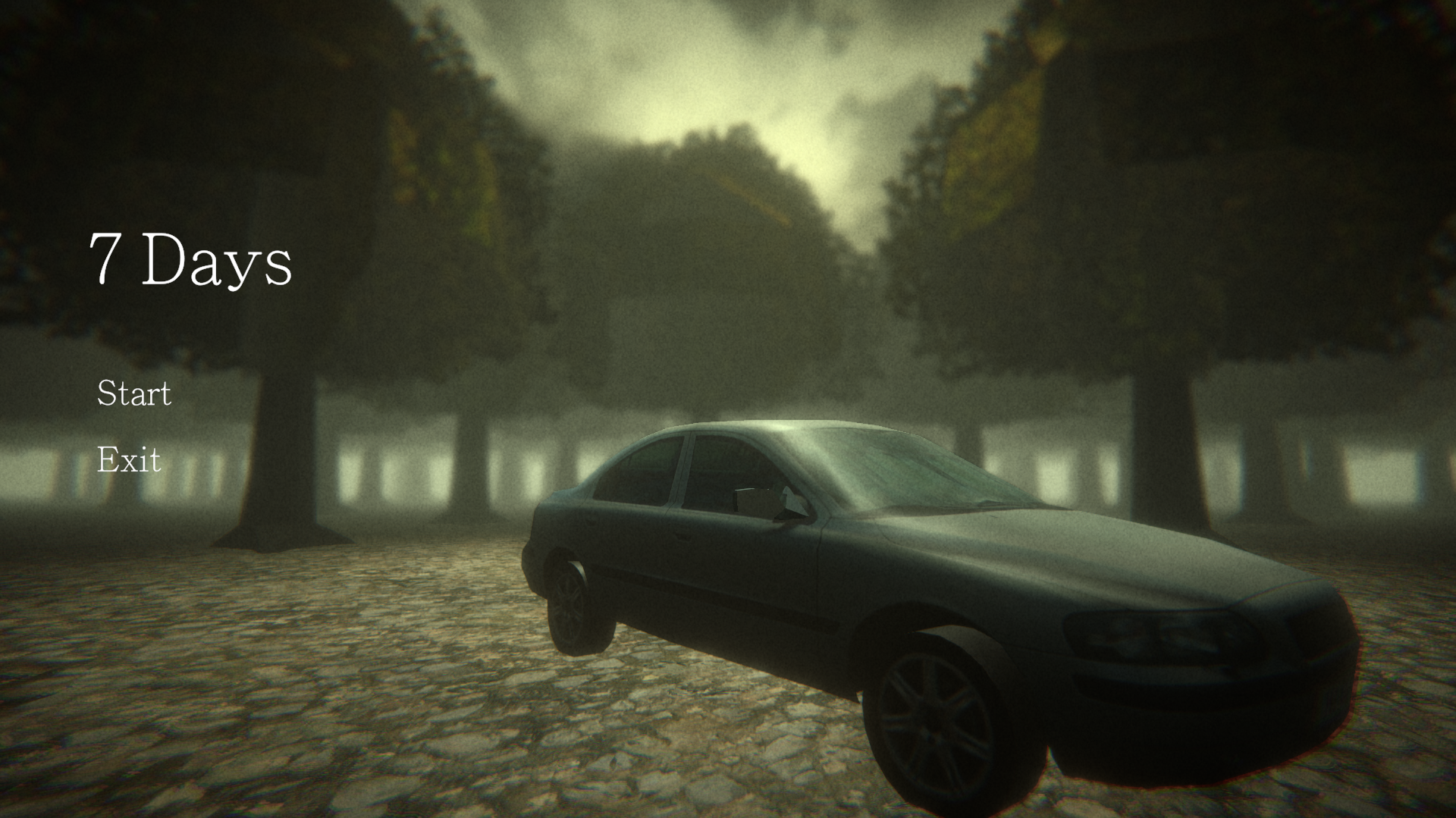Image resolution: width=1456 pixels, height=818 pixels.
Task: Choose Exit to quit the game
Action: tap(129, 460)
